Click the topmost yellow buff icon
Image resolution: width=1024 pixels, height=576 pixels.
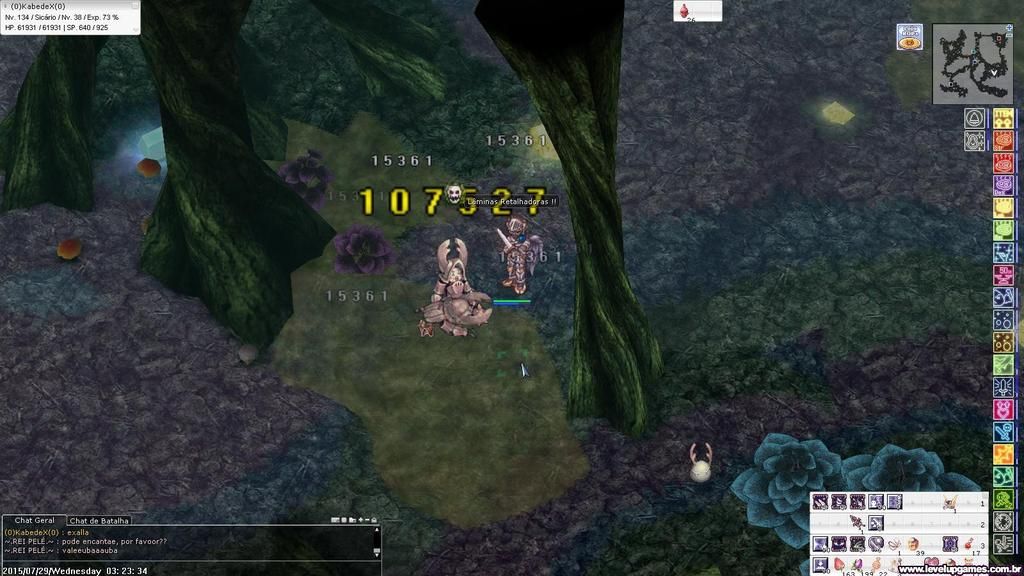(x=1003, y=119)
